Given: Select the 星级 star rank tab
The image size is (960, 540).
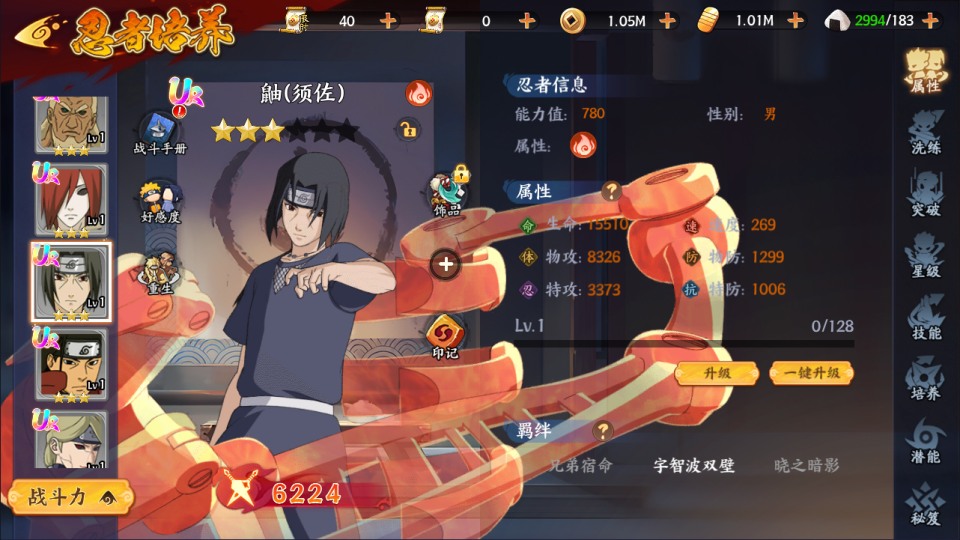Looking at the screenshot, I should tap(924, 257).
